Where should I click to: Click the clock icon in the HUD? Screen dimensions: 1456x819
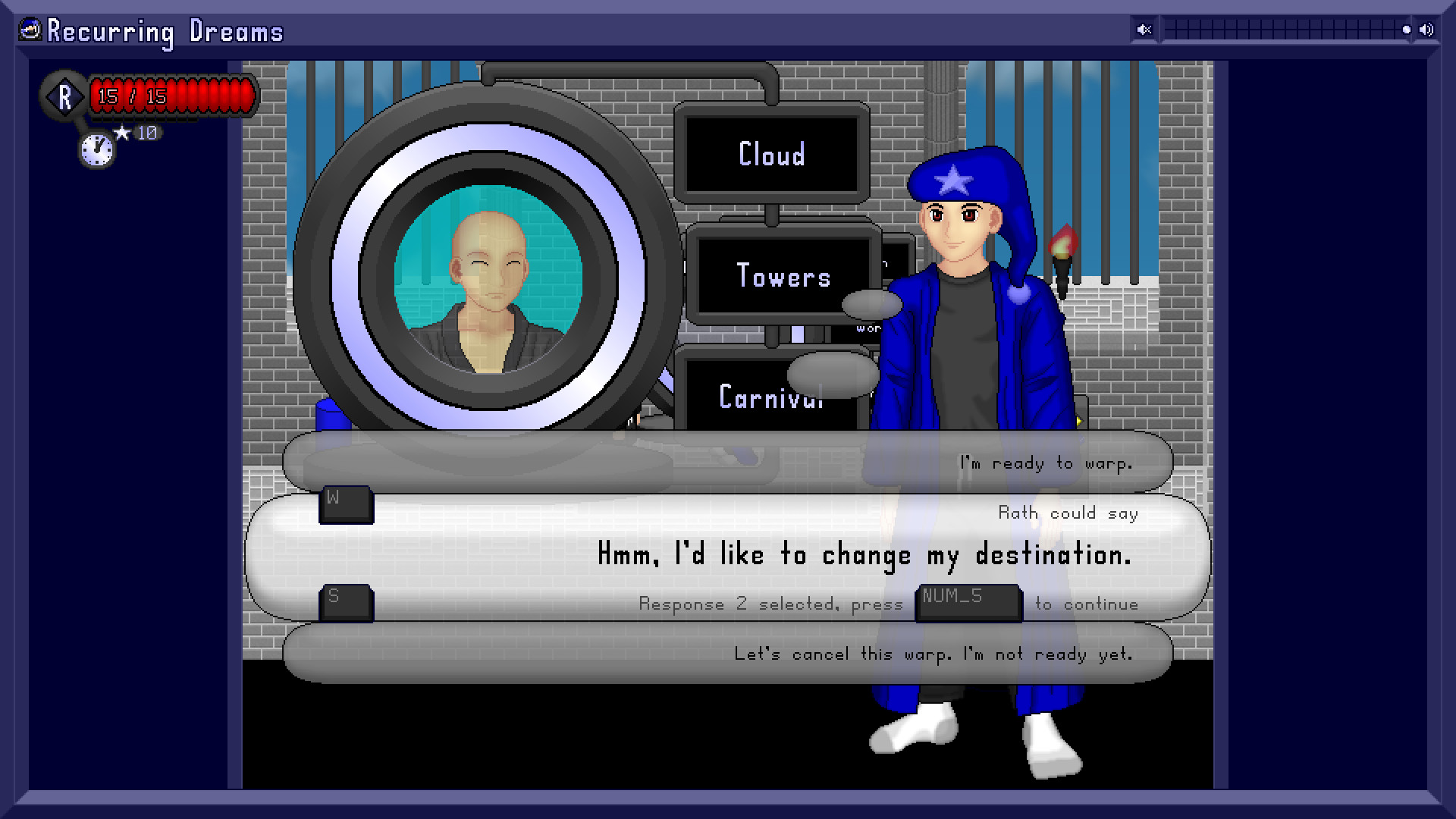coord(95,151)
